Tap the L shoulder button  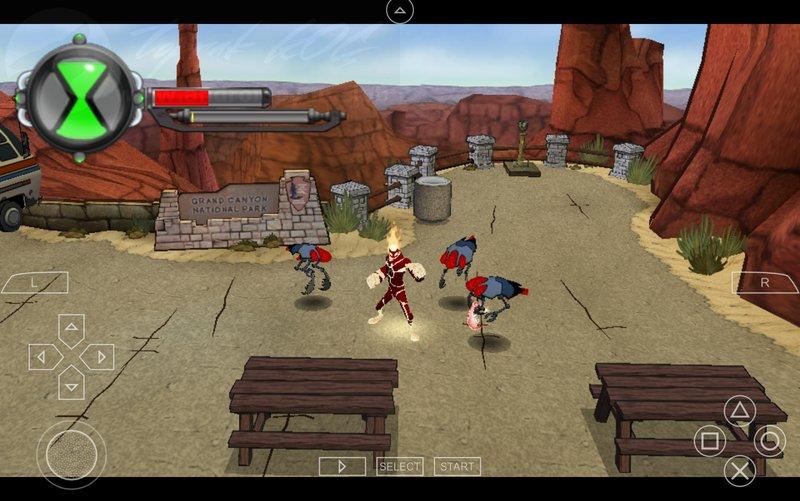pyautogui.click(x=33, y=283)
